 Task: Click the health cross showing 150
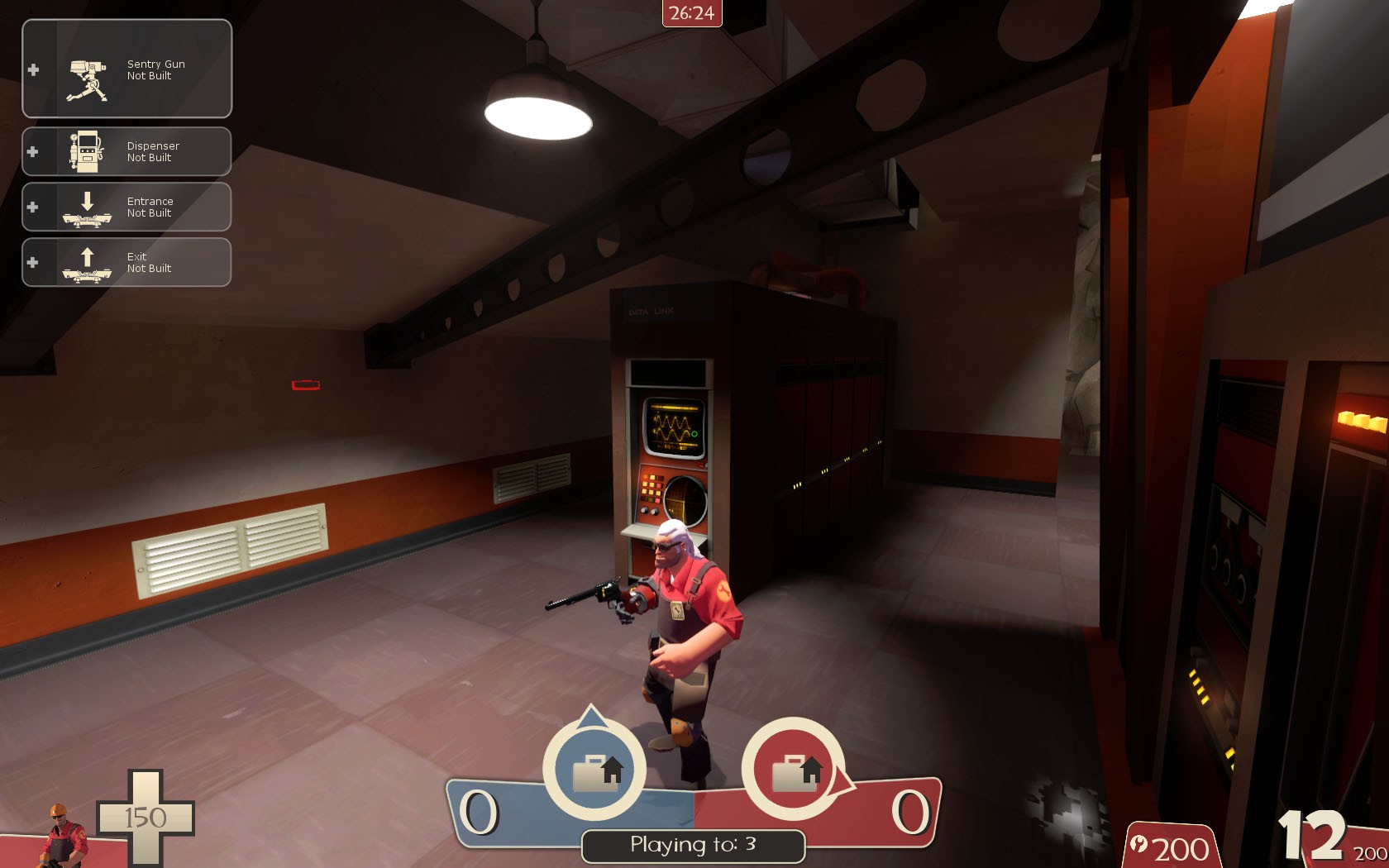[146, 817]
